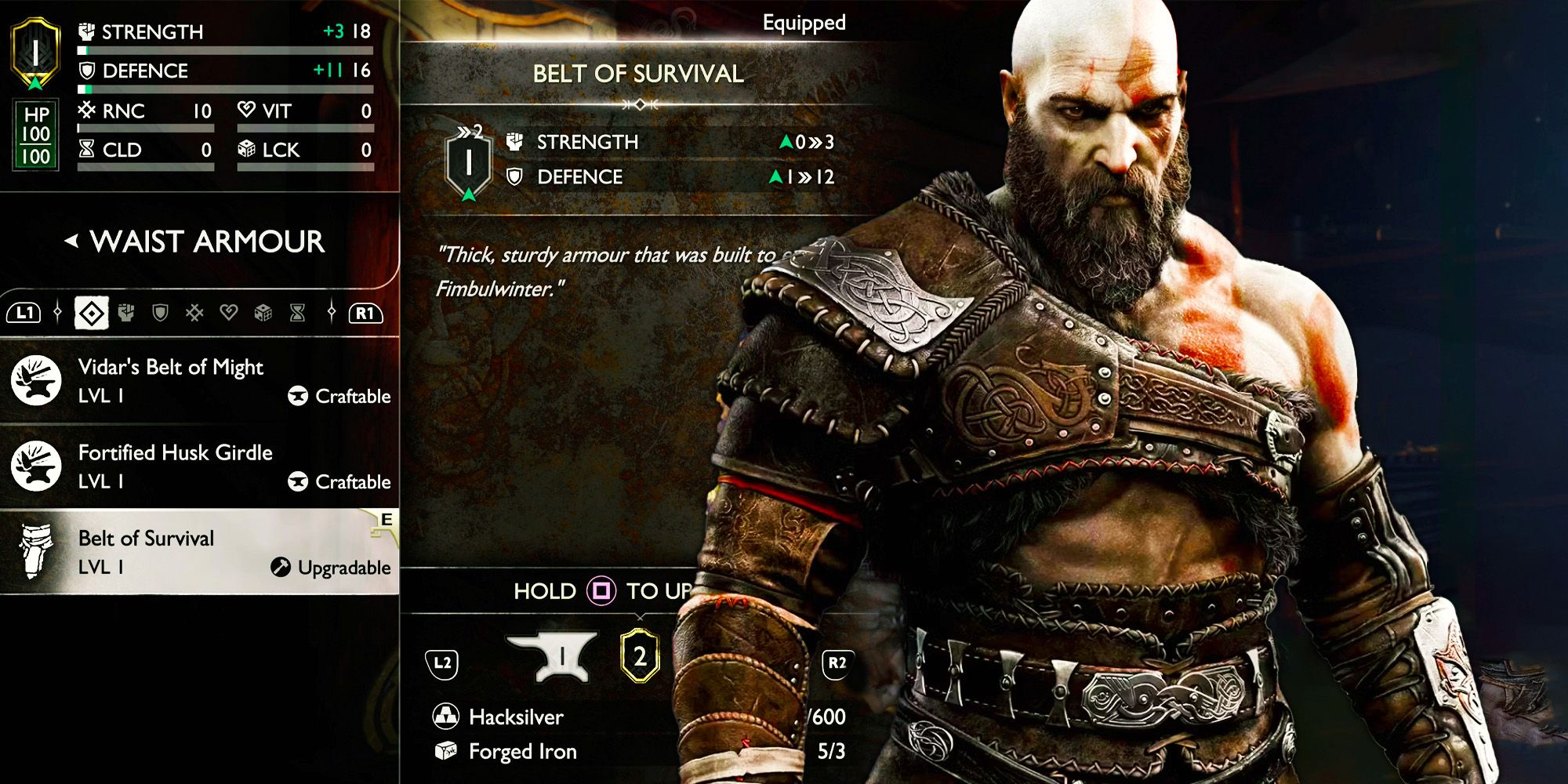Select the diamond sort filter icon
Image resolution: width=1568 pixels, height=784 pixels.
(x=91, y=313)
